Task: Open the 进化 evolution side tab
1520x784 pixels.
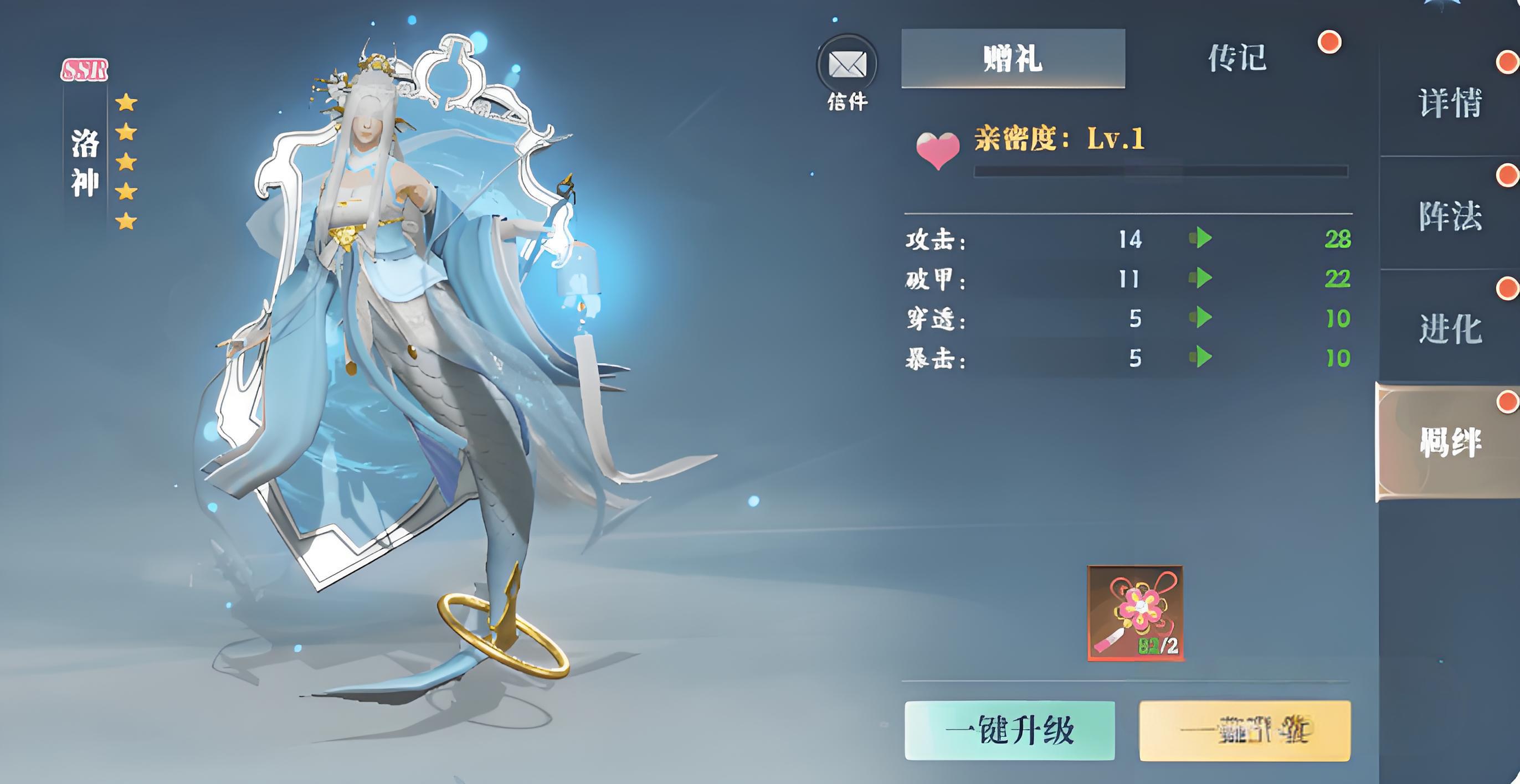Action: pos(1450,328)
